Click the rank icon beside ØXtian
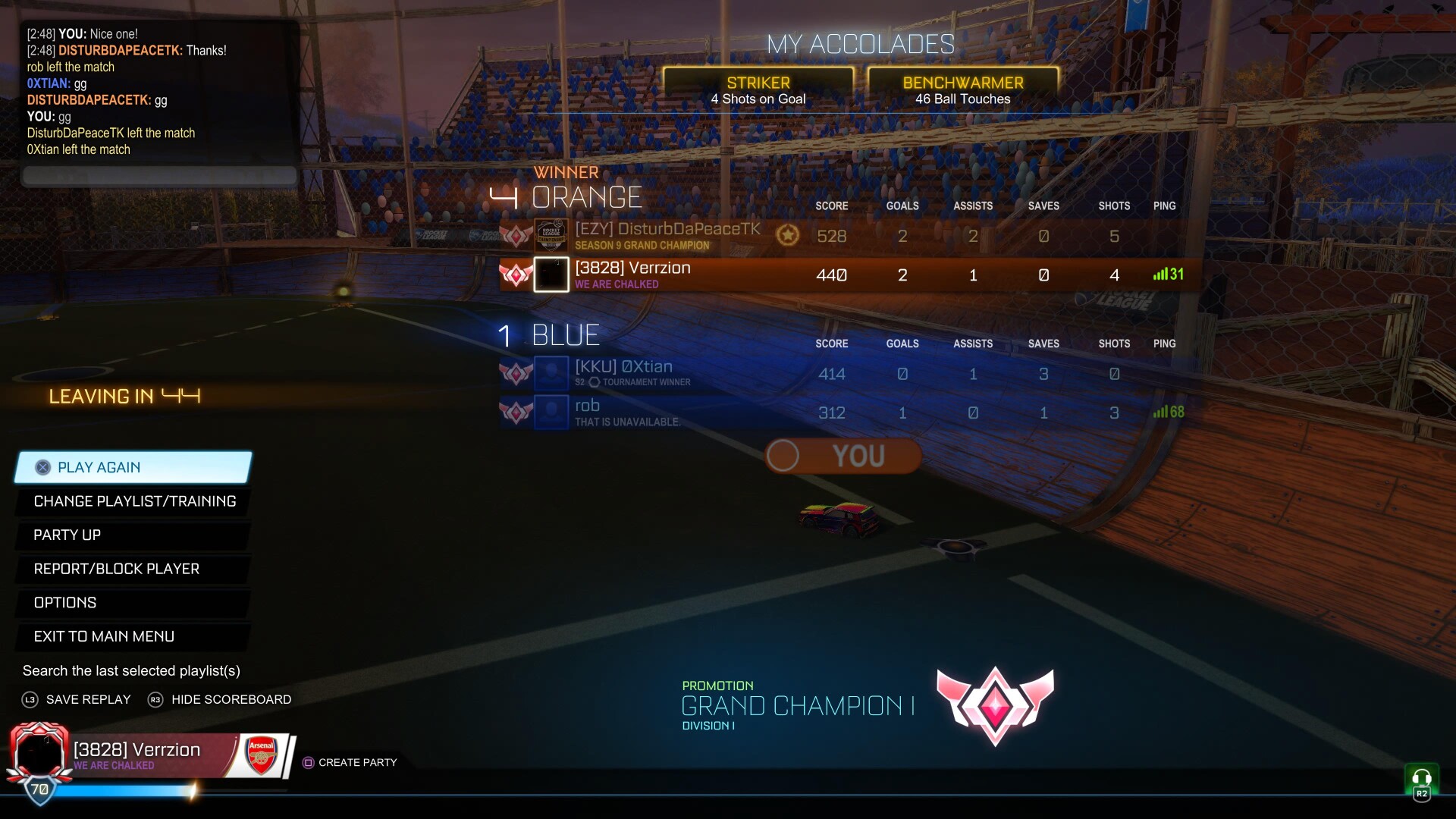The image size is (1456, 819). (516, 373)
